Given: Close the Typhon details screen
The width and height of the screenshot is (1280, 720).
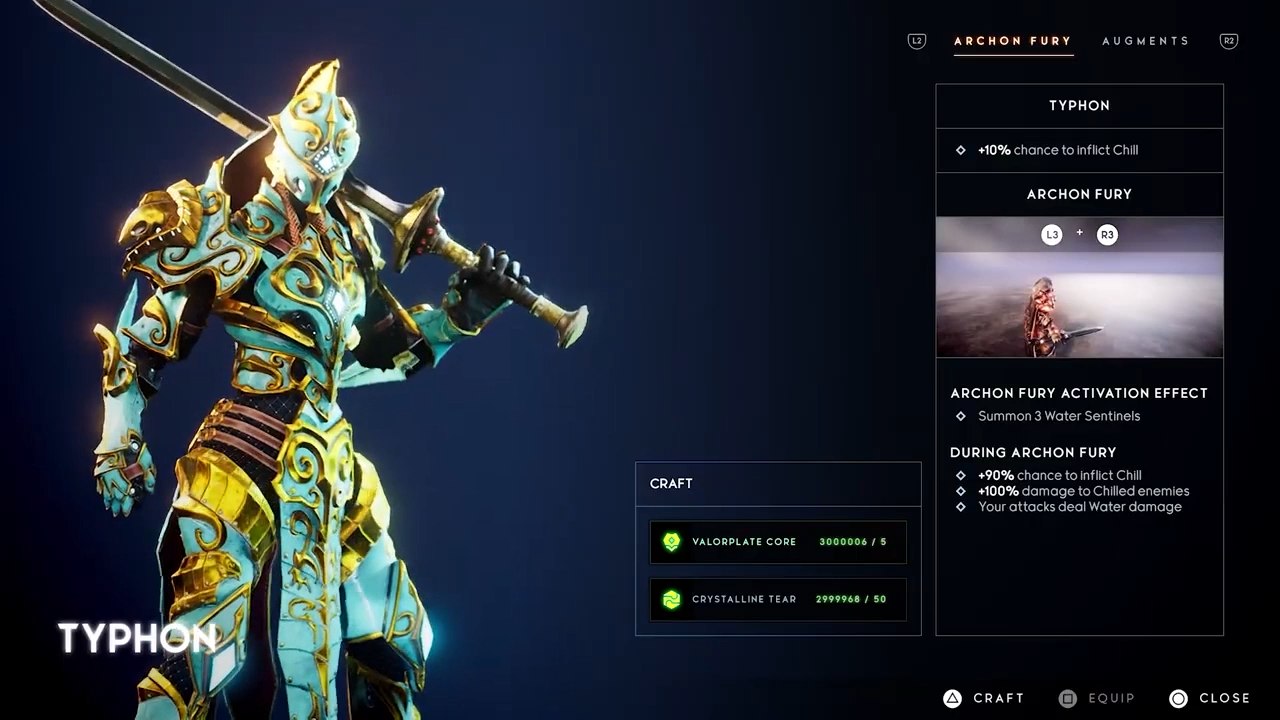Looking at the screenshot, I should pos(1210,698).
